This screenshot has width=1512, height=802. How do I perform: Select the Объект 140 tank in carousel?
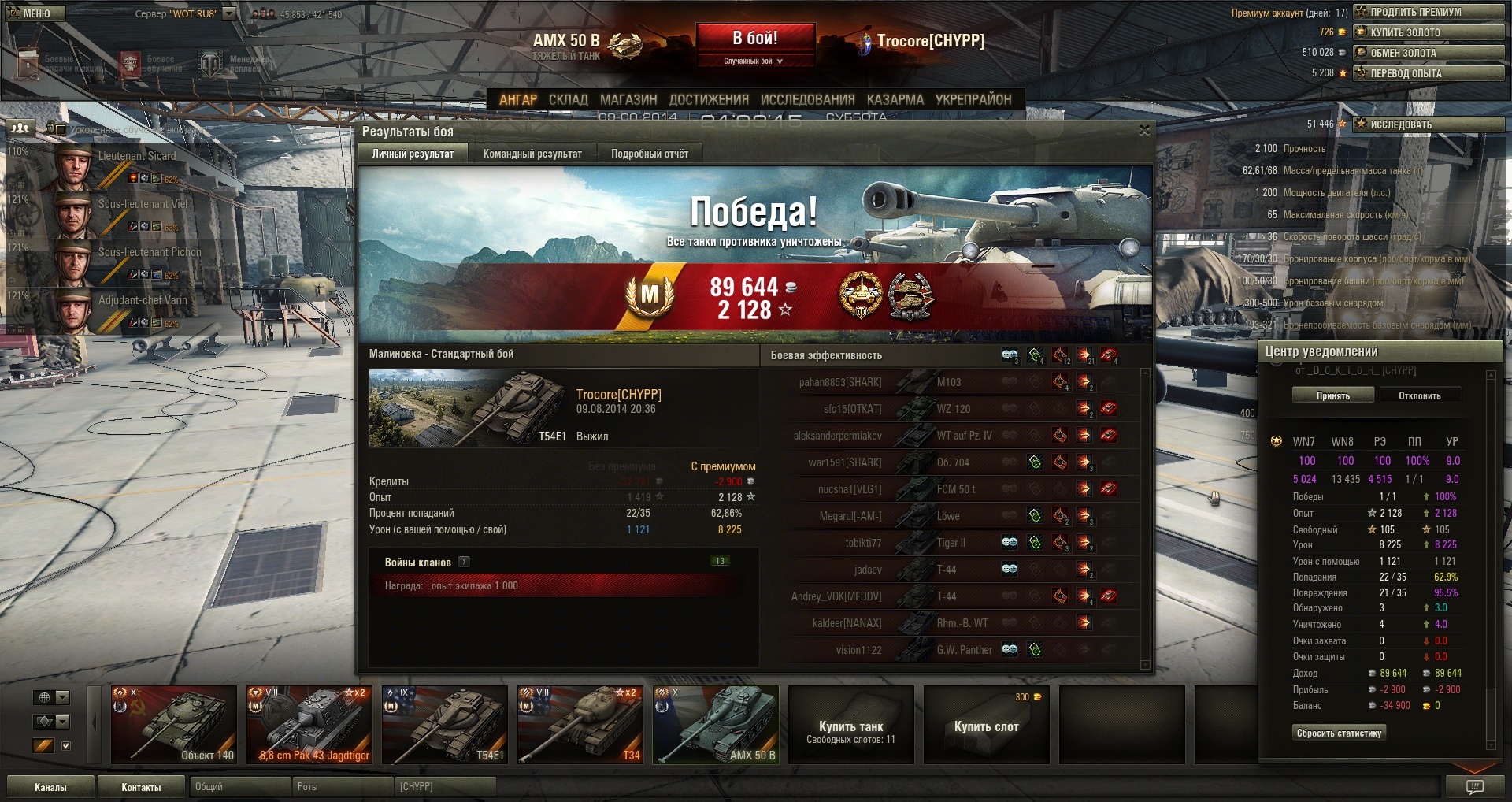(x=174, y=725)
